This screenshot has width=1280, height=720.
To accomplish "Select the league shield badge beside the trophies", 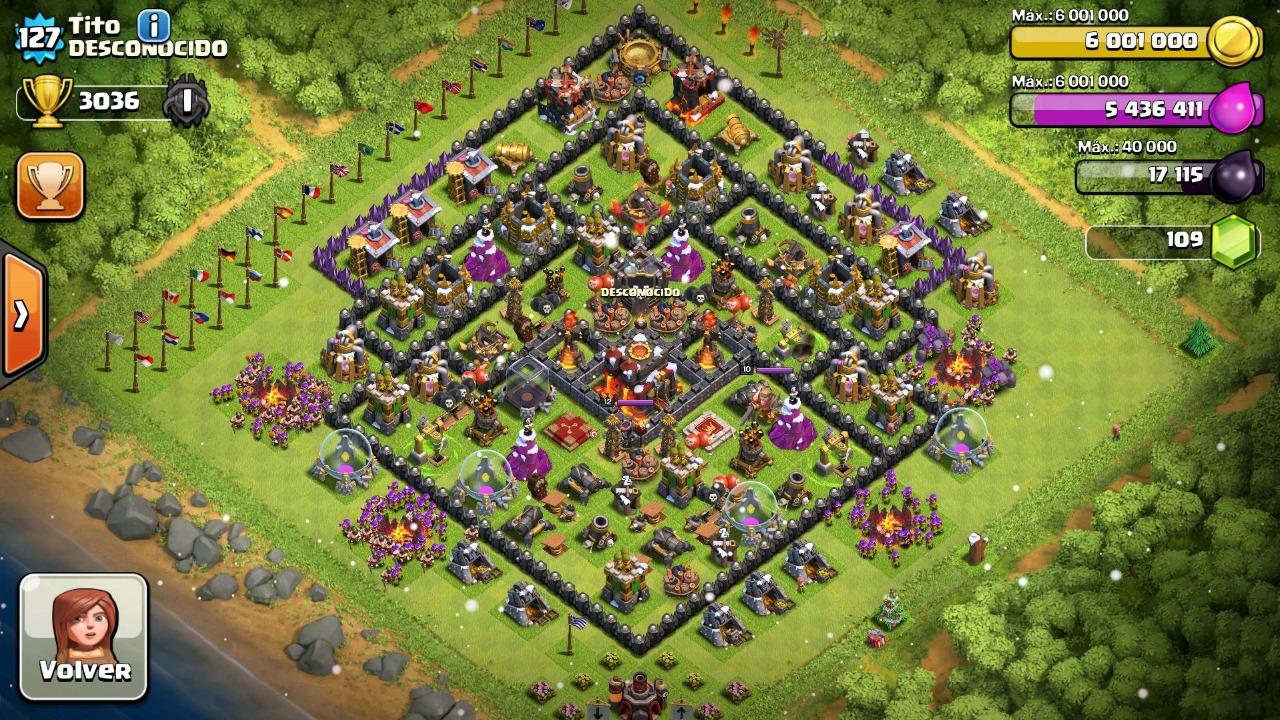I will 186,101.
